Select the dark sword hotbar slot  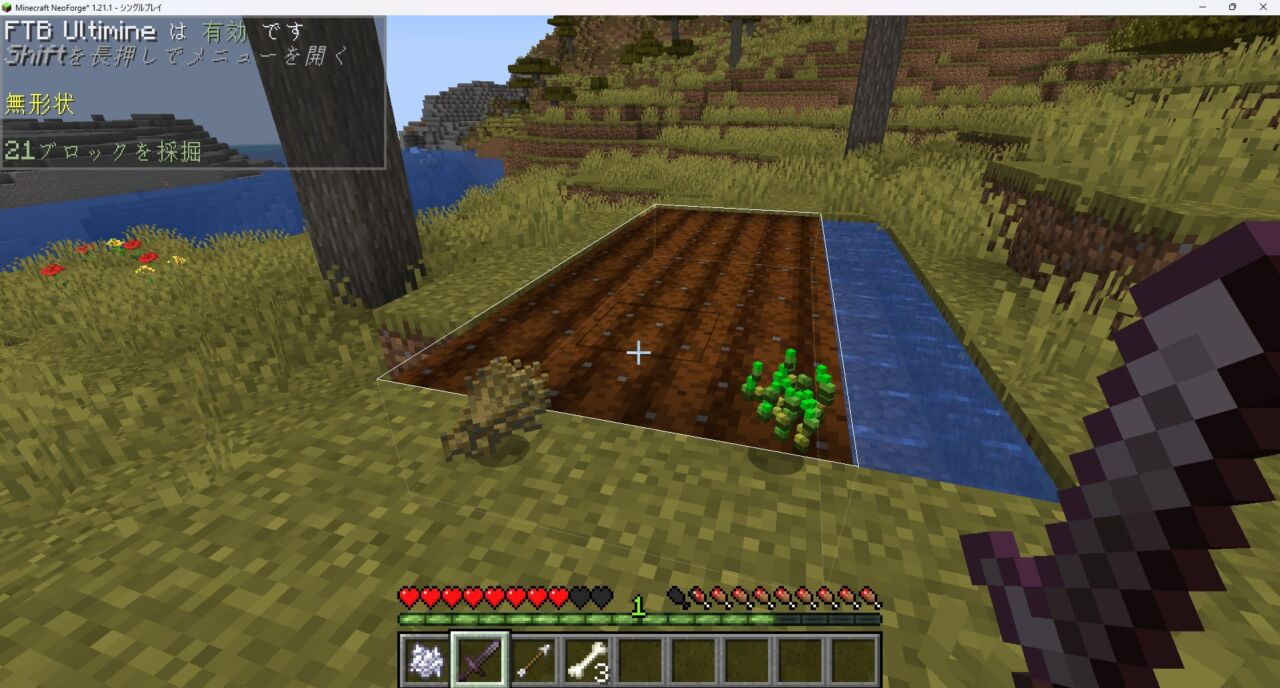[480, 660]
